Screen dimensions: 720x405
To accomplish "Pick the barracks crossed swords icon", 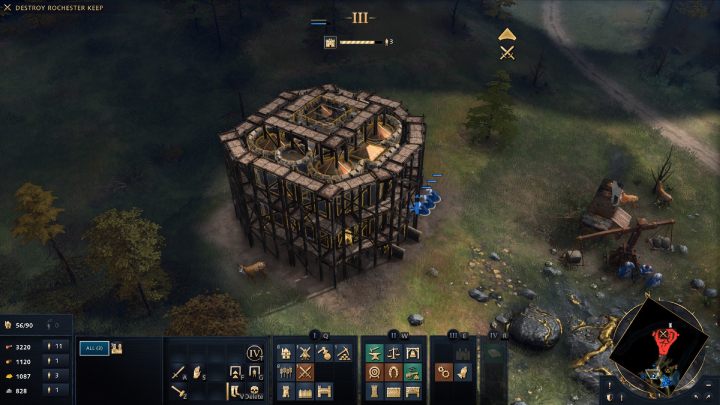I will click(x=304, y=372).
